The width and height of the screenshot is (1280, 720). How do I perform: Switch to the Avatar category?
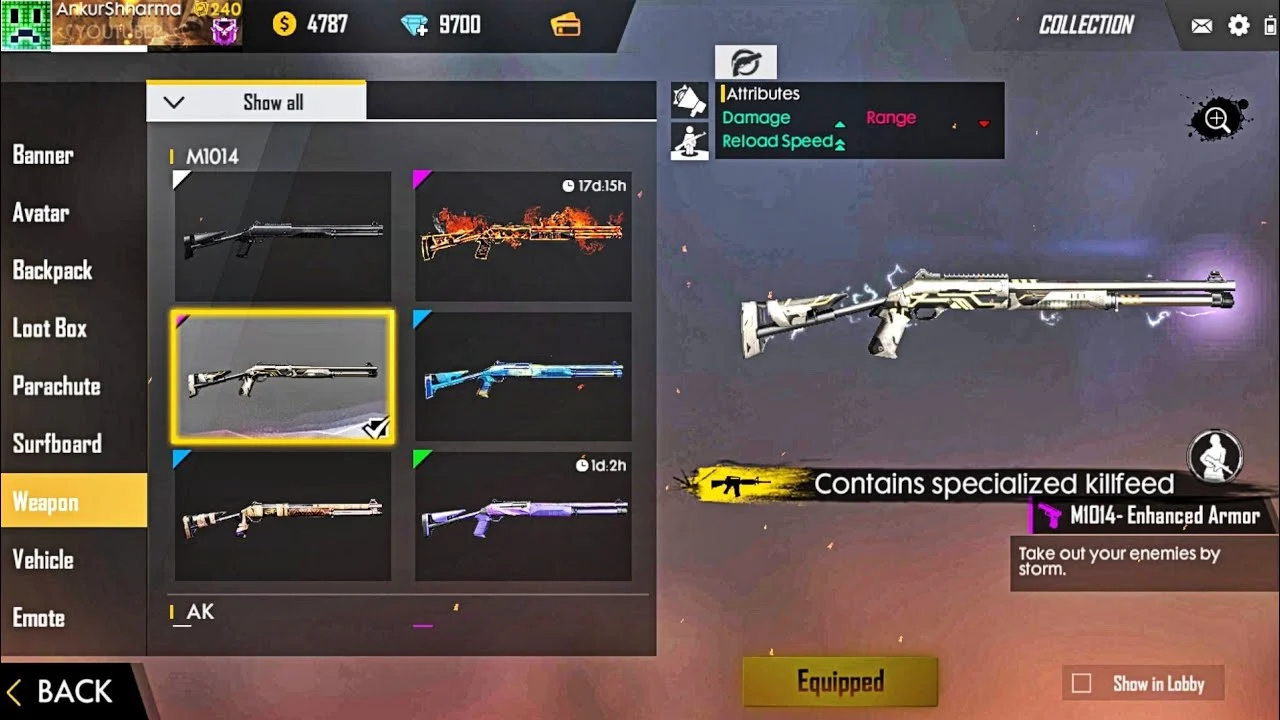point(41,213)
